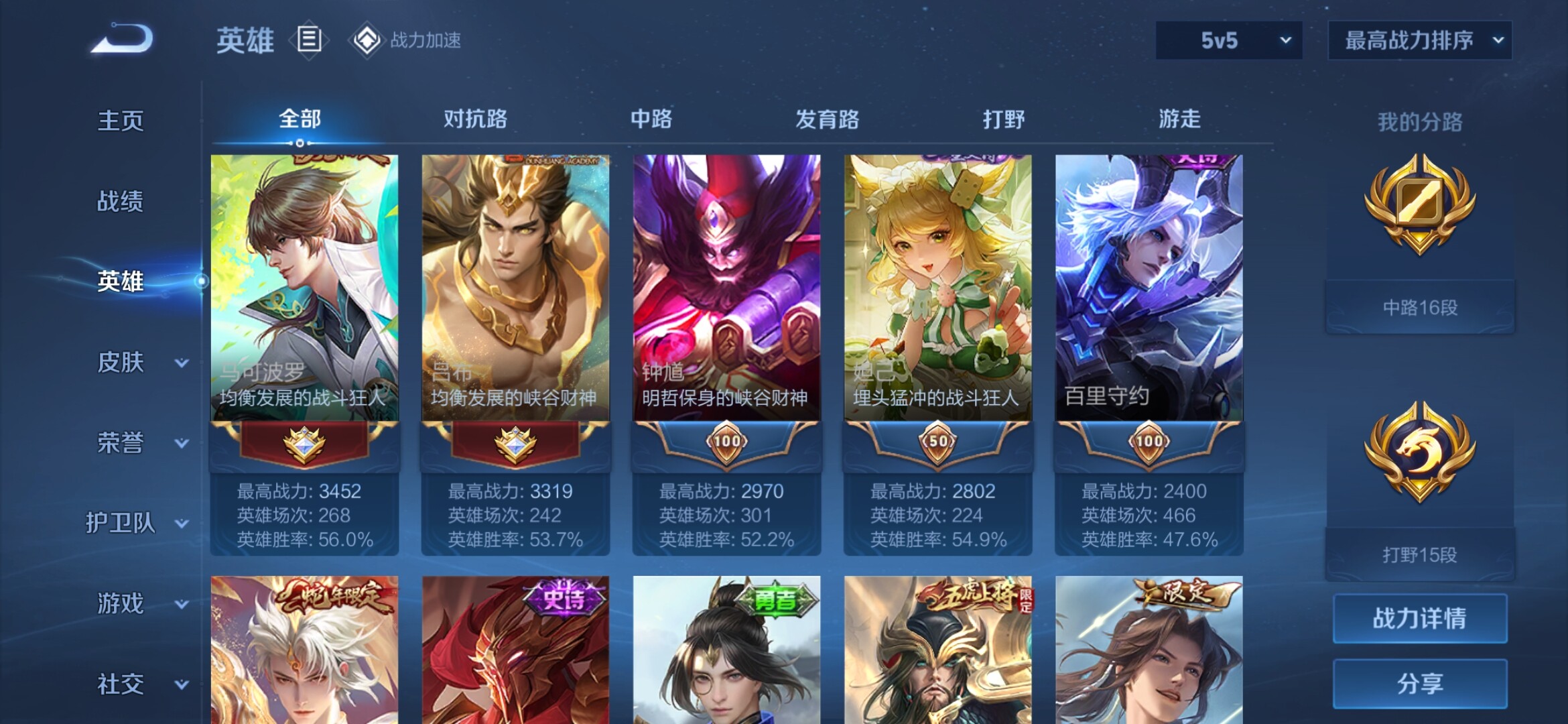
Task: Open the 5v5 mode dropdown
Action: click(x=1229, y=41)
